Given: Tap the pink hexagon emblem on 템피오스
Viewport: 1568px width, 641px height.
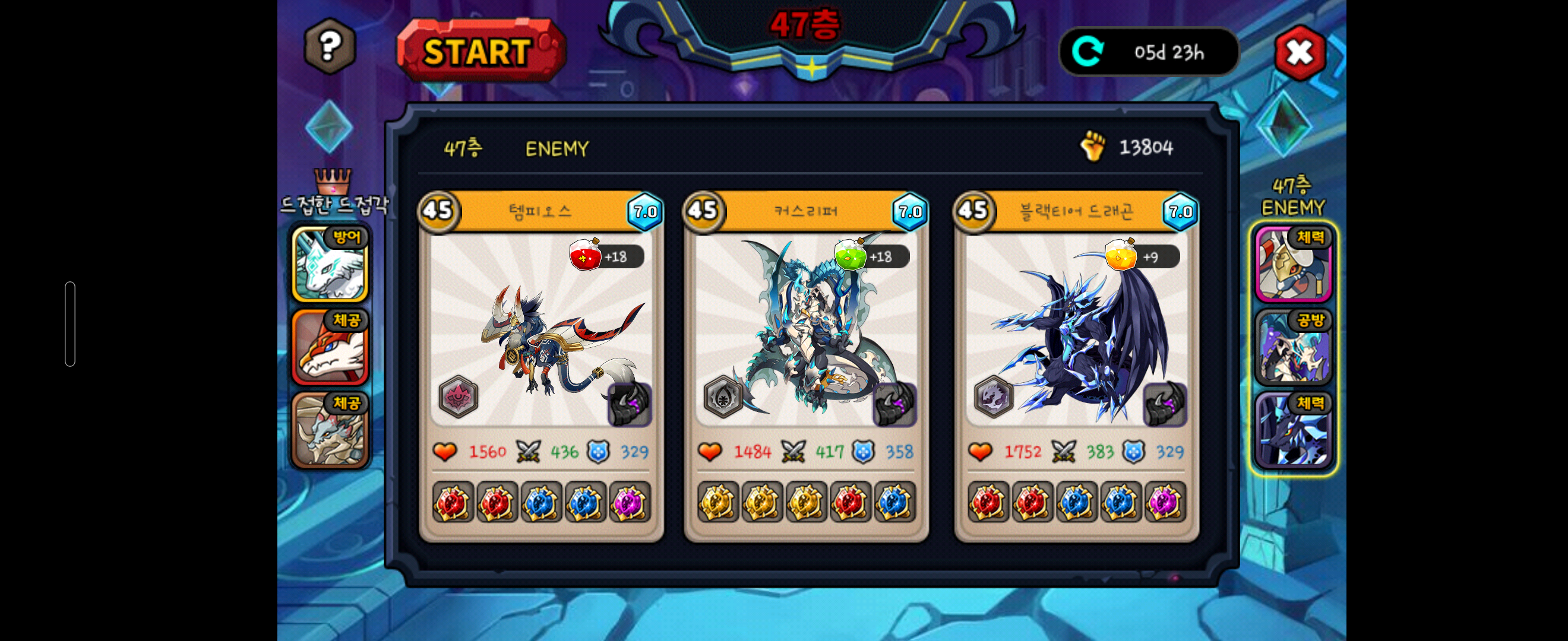Looking at the screenshot, I should (x=459, y=396).
